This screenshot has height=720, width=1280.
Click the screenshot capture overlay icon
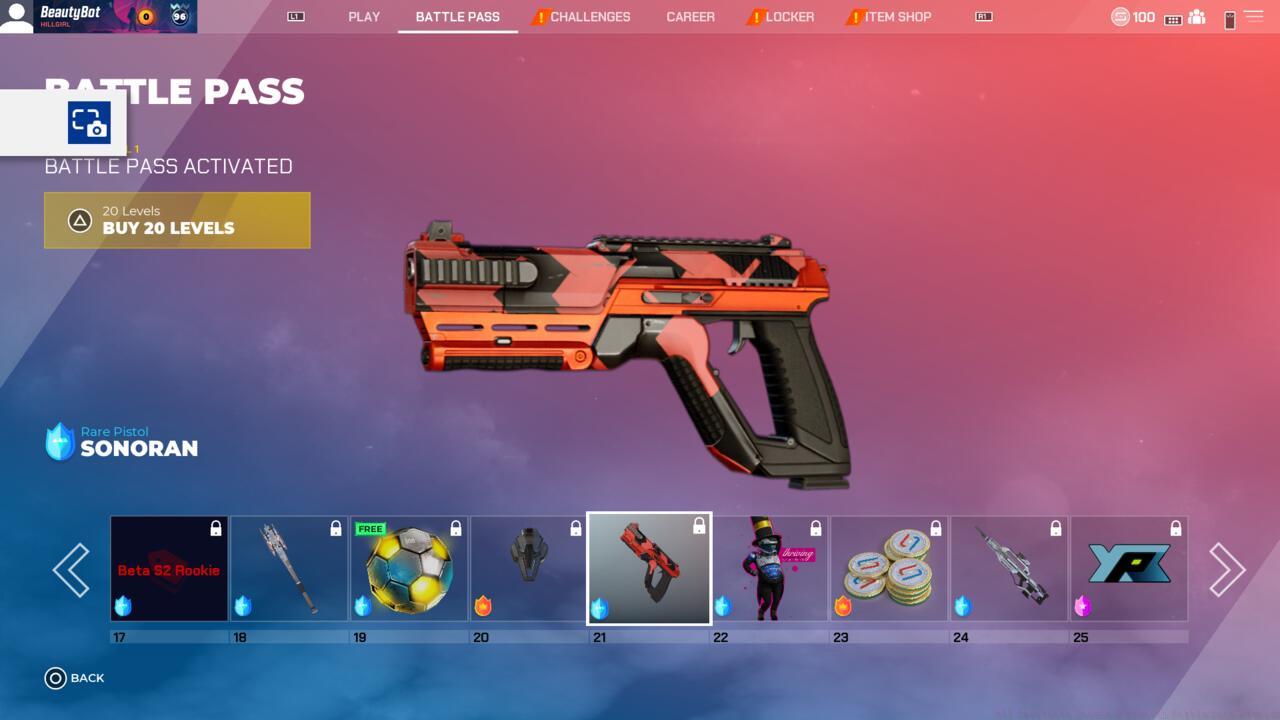tap(89, 123)
